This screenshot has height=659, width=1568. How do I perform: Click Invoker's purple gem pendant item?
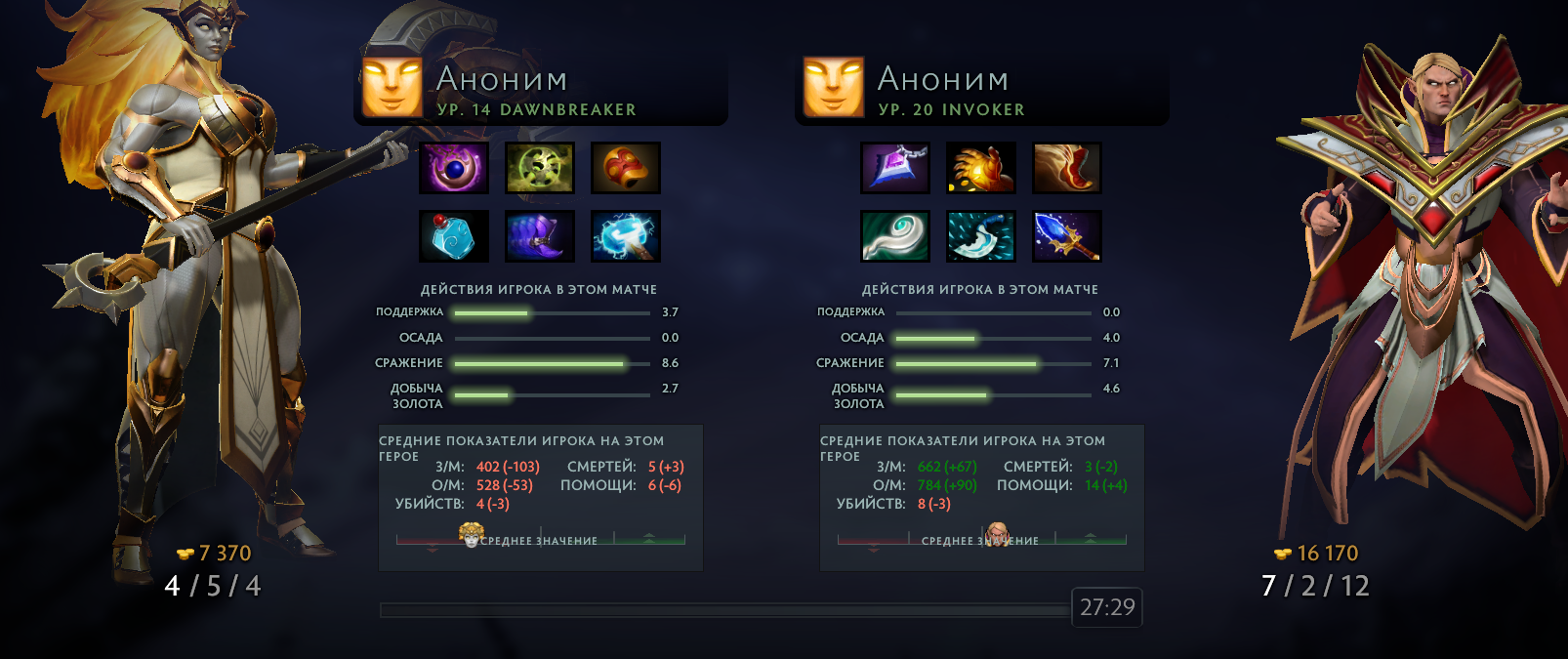[x=895, y=168]
